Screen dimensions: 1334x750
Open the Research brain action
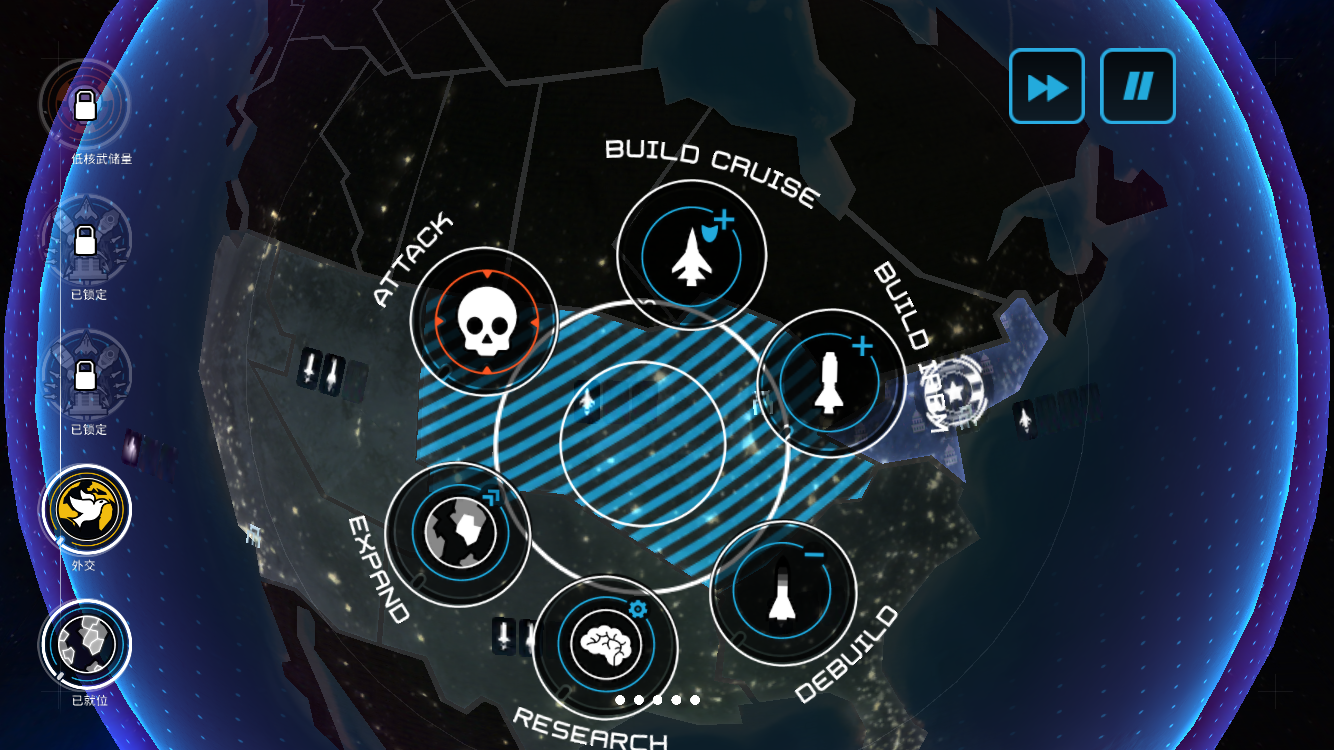click(x=606, y=647)
